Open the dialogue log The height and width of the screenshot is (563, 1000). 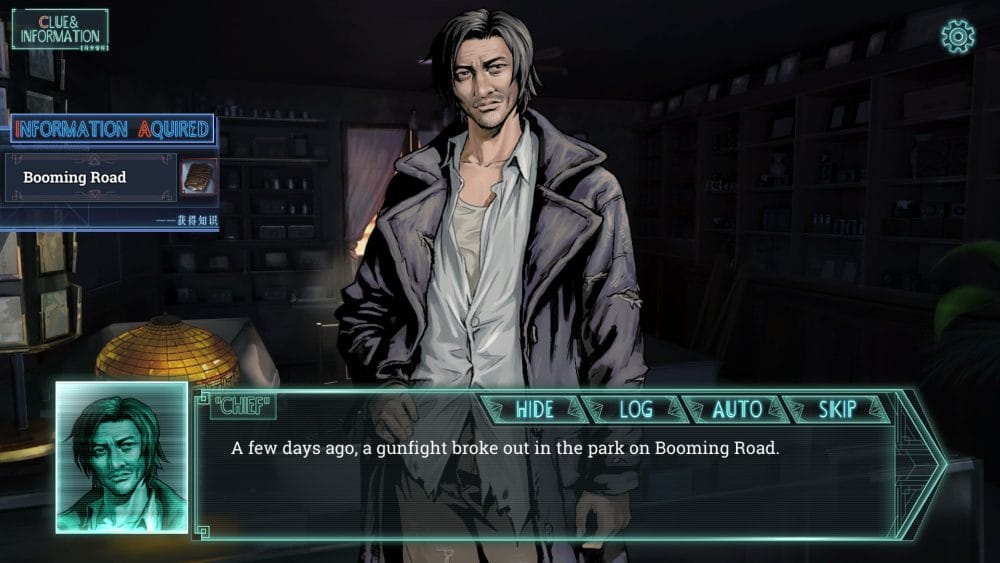click(x=635, y=409)
